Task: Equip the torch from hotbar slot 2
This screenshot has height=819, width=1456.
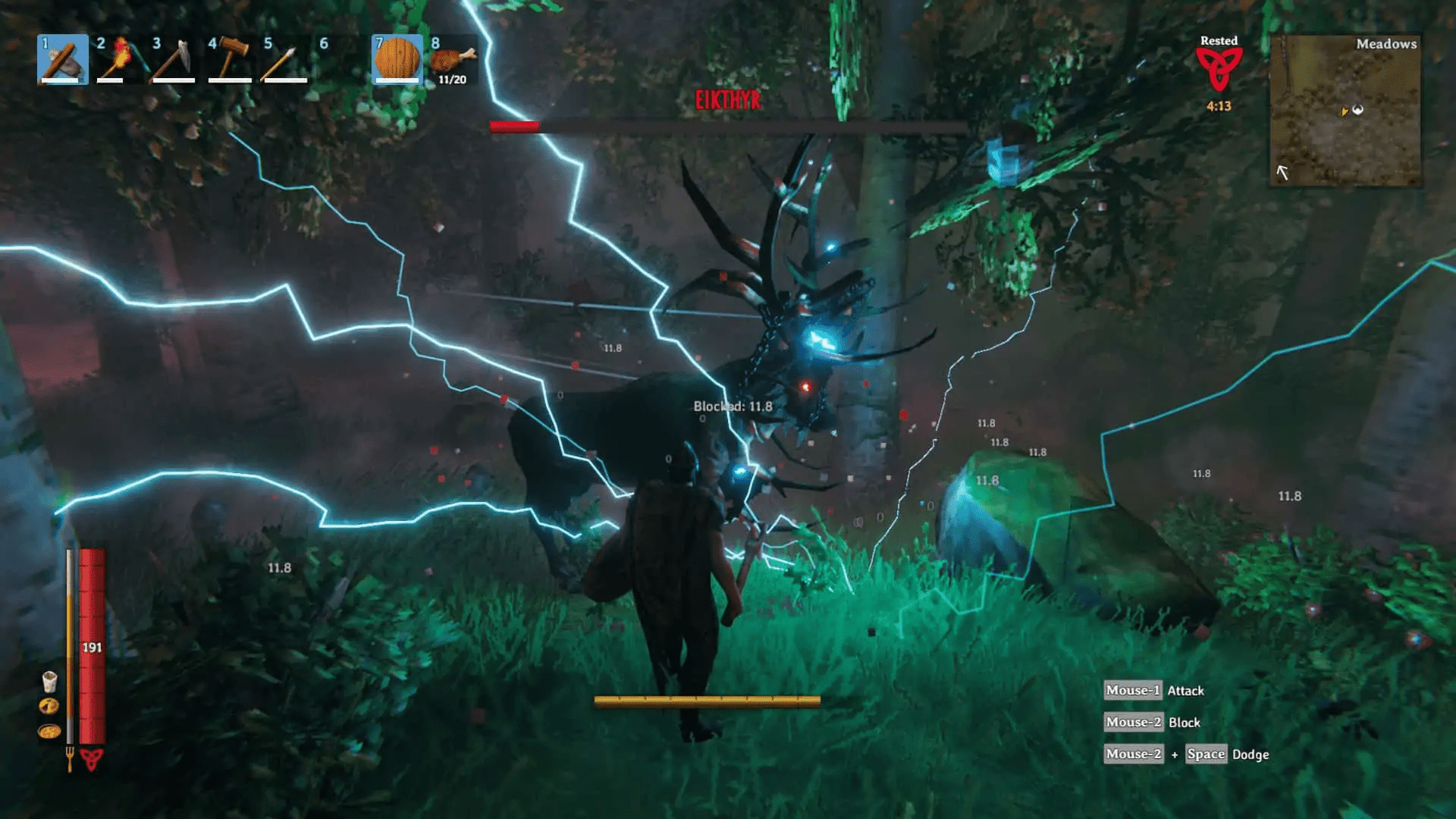Action: coord(118,59)
